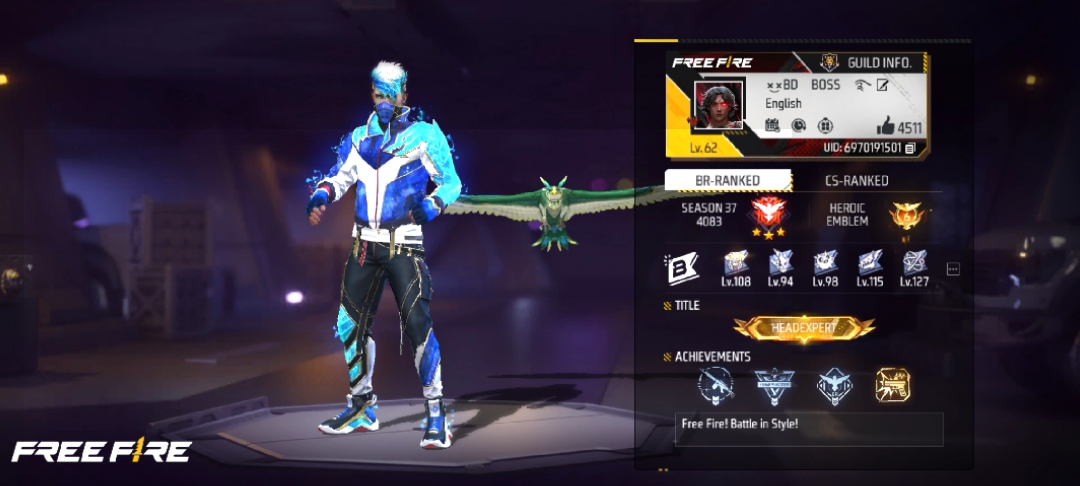The width and height of the screenshot is (1080, 486).
Task: Open the calendar icon on profile card
Action: click(x=772, y=126)
